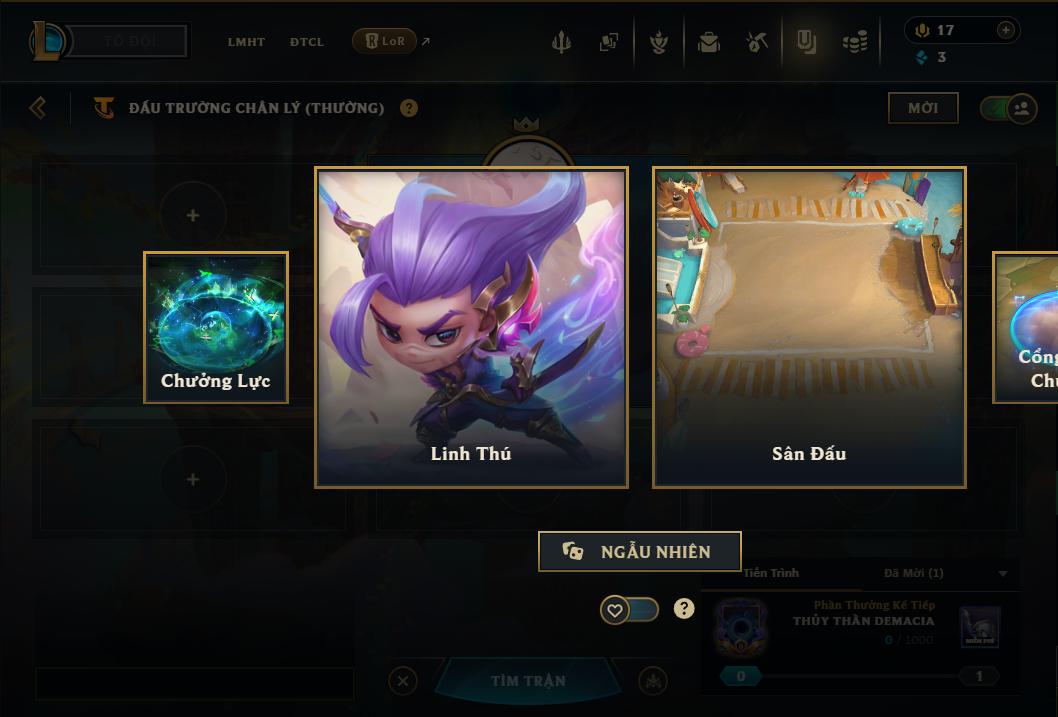Click the NGẪU NHIÊN random button
This screenshot has height=717, width=1058.
coord(640,551)
